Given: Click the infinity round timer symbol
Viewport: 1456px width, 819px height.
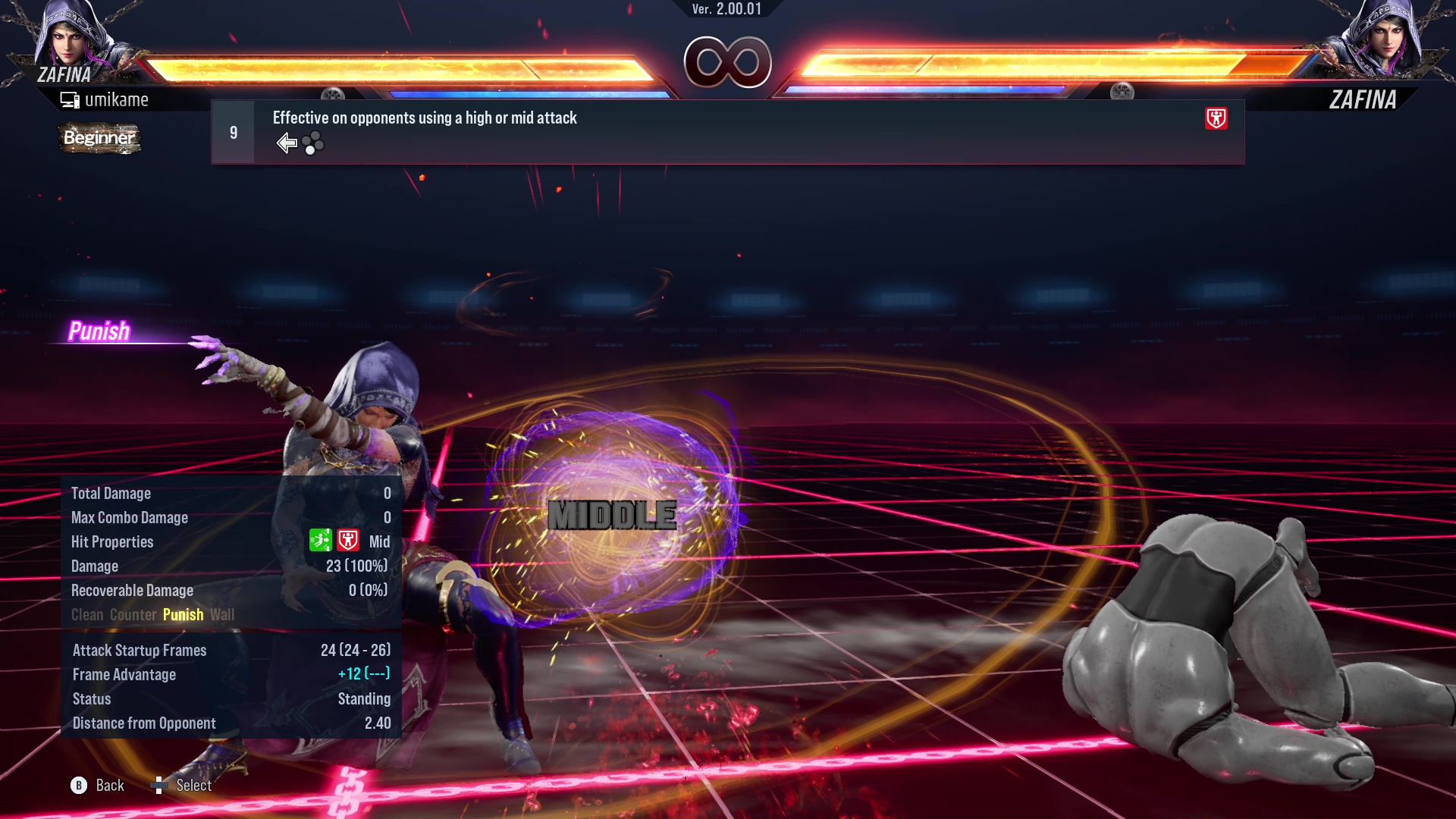Looking at the screenshot, I should (x=726, y=62).
